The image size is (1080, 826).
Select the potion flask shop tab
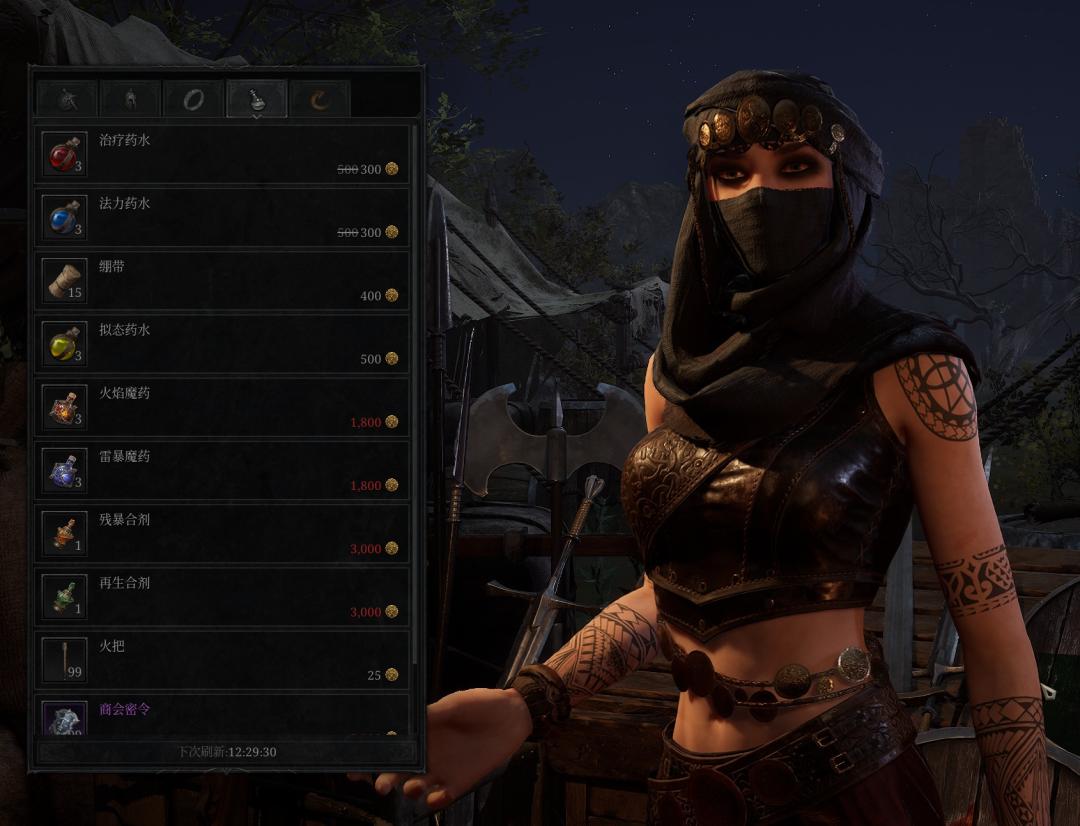coord(257,99)
